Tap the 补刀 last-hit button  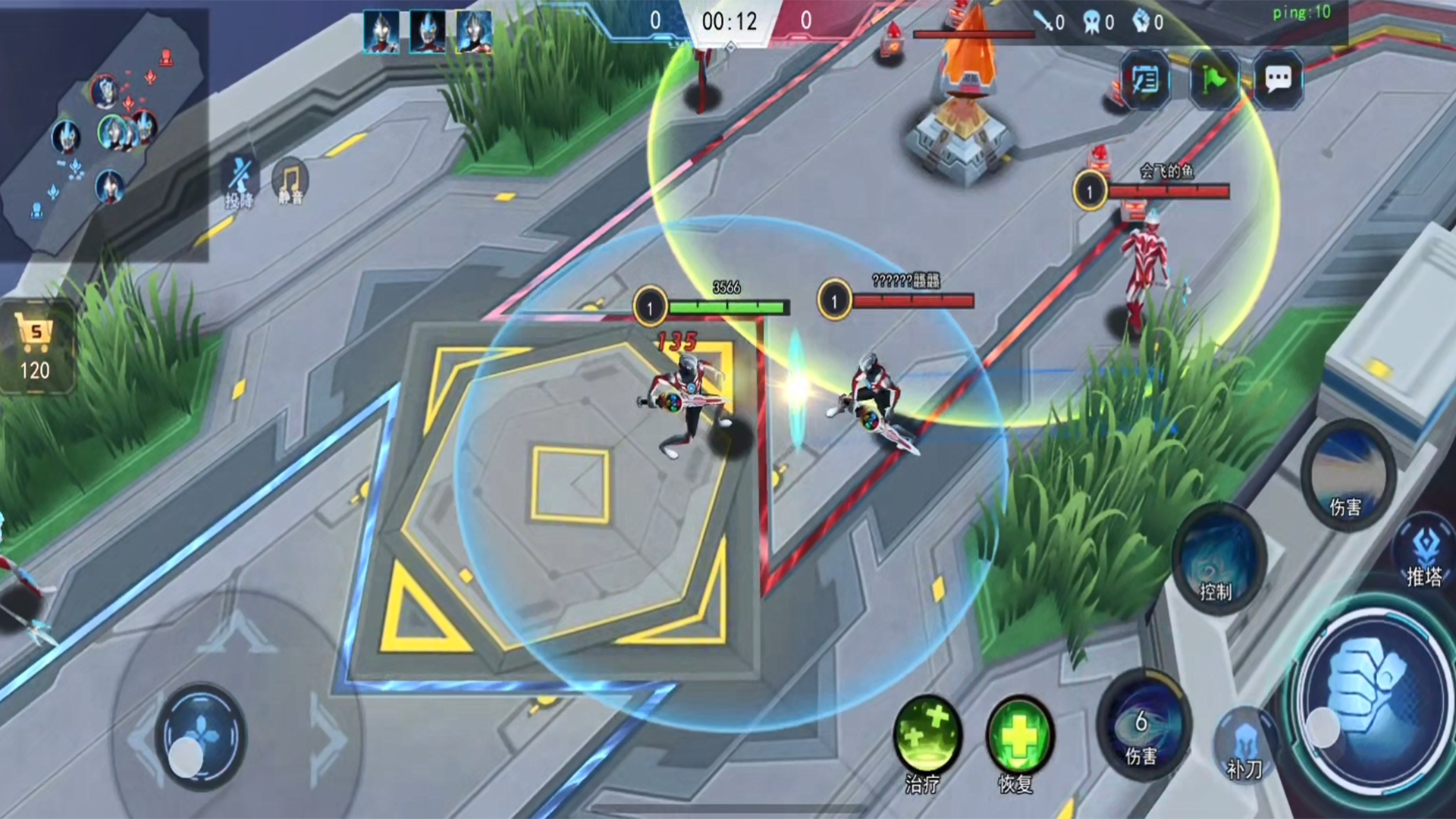[x=1246, y=745]
